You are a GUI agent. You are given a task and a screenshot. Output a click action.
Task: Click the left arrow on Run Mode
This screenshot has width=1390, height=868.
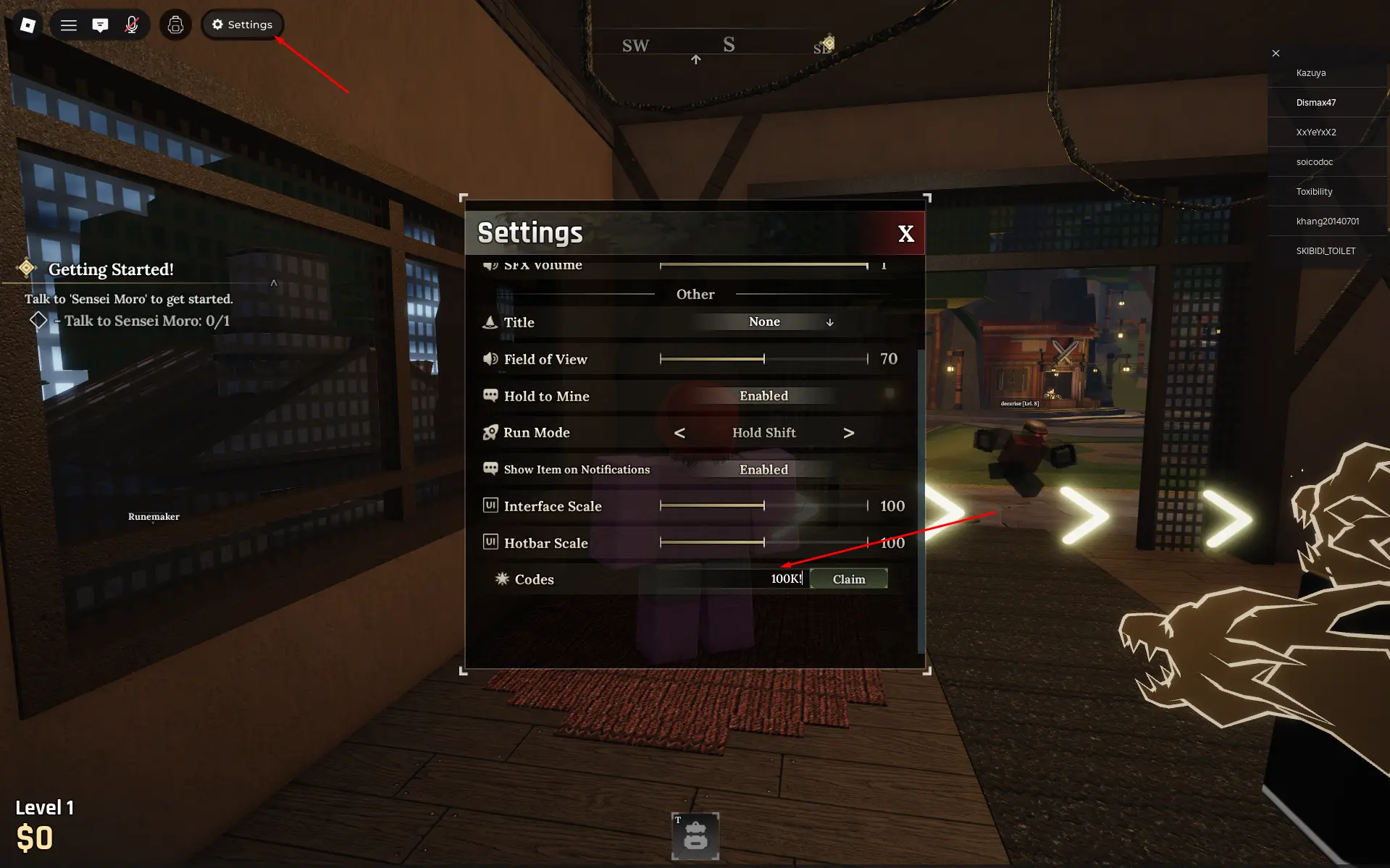click(x=680, y=432)
